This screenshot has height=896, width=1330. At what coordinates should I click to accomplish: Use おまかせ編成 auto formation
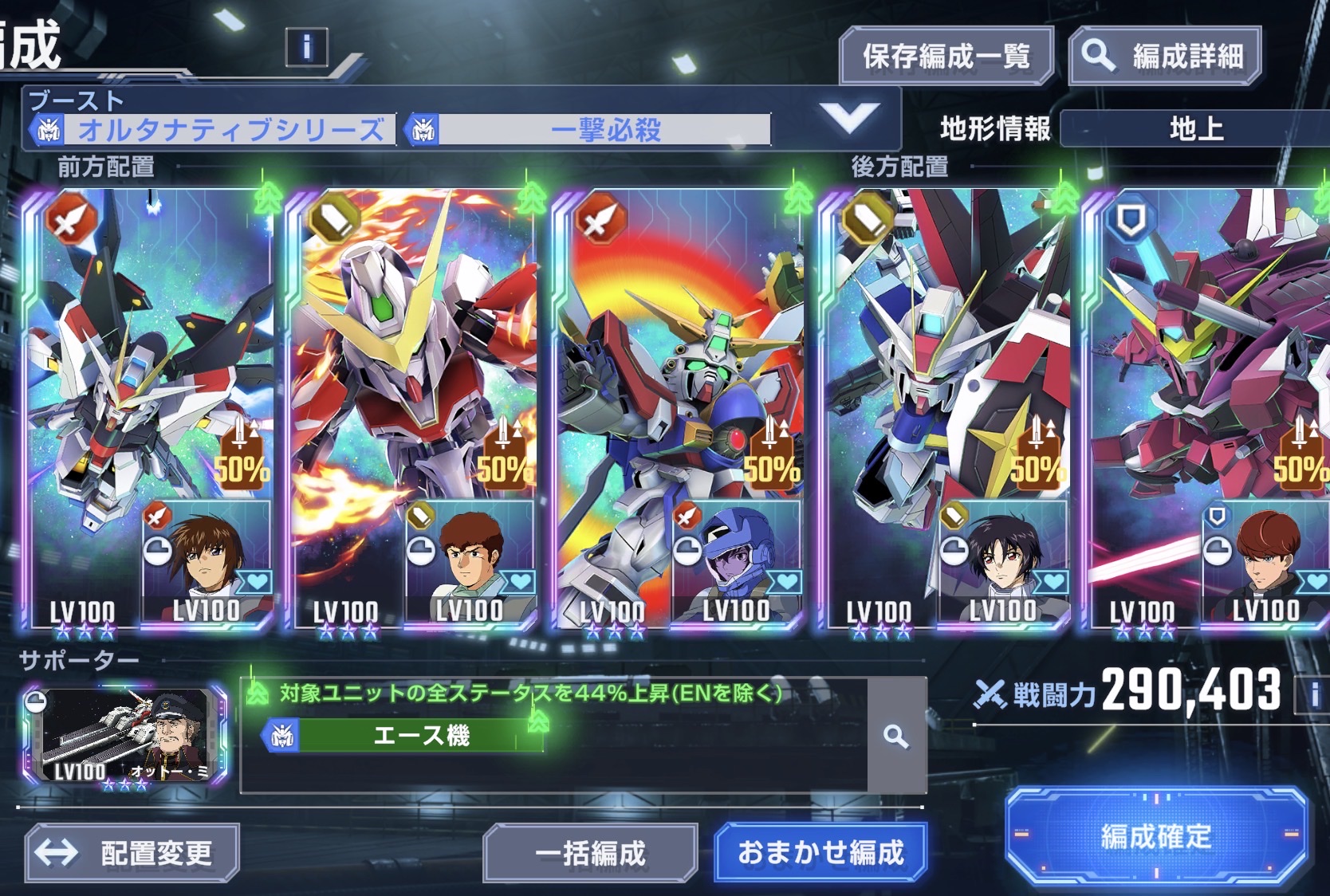click(820, 852)
